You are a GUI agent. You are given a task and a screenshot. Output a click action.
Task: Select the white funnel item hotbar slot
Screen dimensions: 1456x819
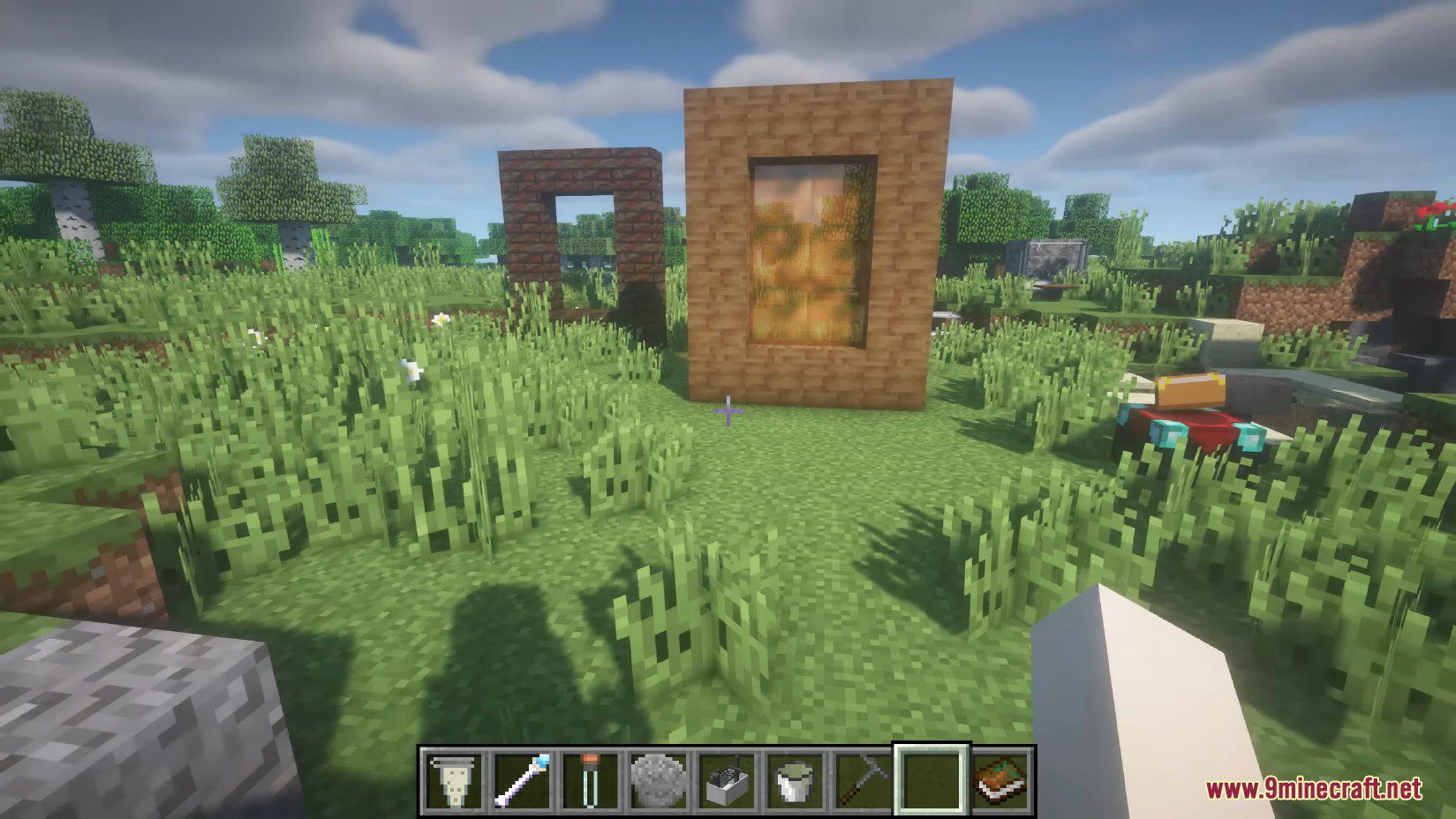pyautogui.click(x=452, y=780)
